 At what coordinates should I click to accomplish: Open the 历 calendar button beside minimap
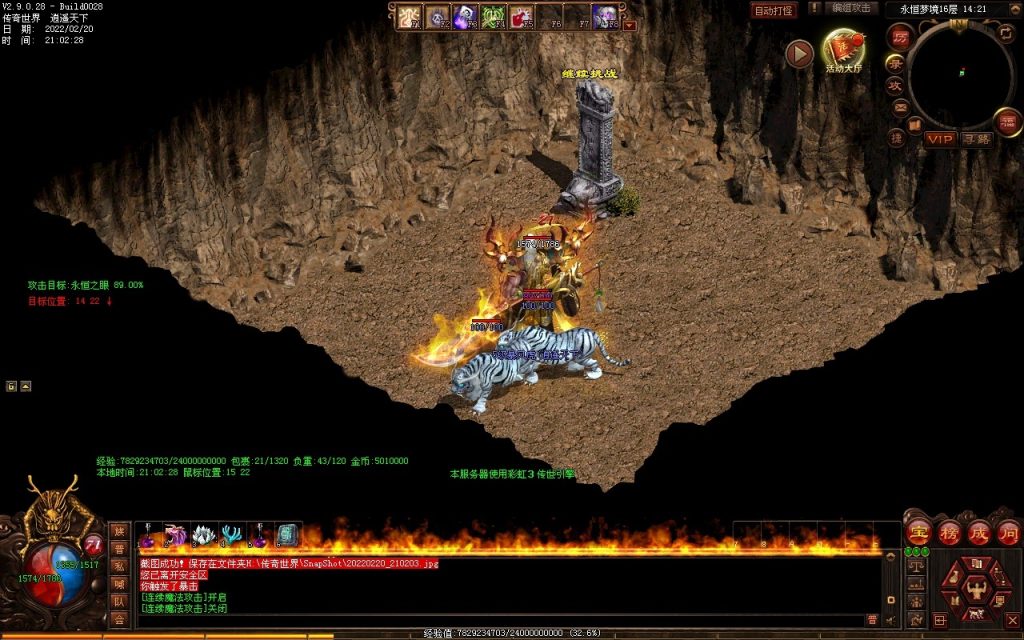pyautogui.click(x=900, y=36)
